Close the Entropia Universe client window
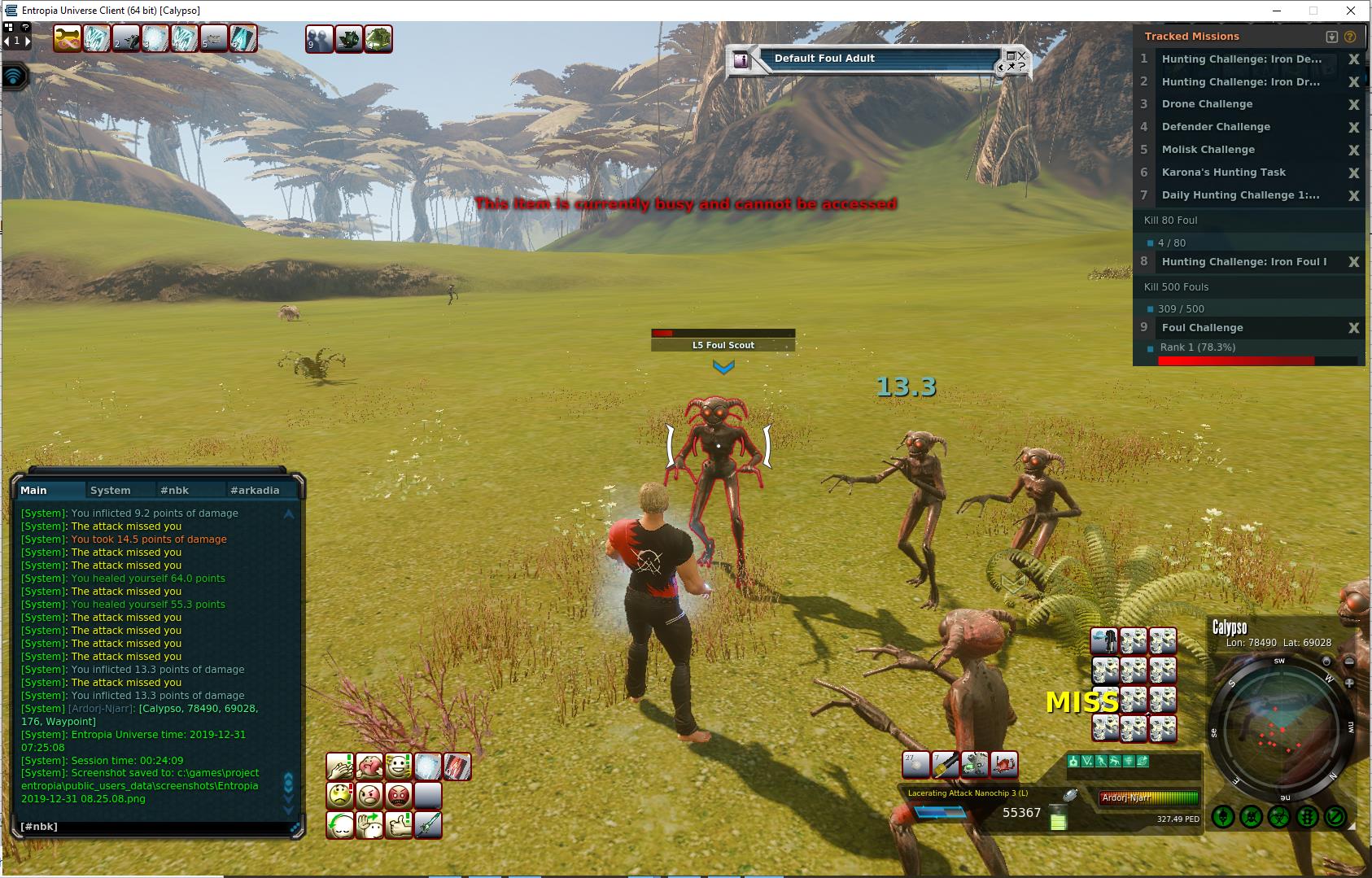Image resolution: width=1372 pixels, height=878 pixels. (1352, 11)
